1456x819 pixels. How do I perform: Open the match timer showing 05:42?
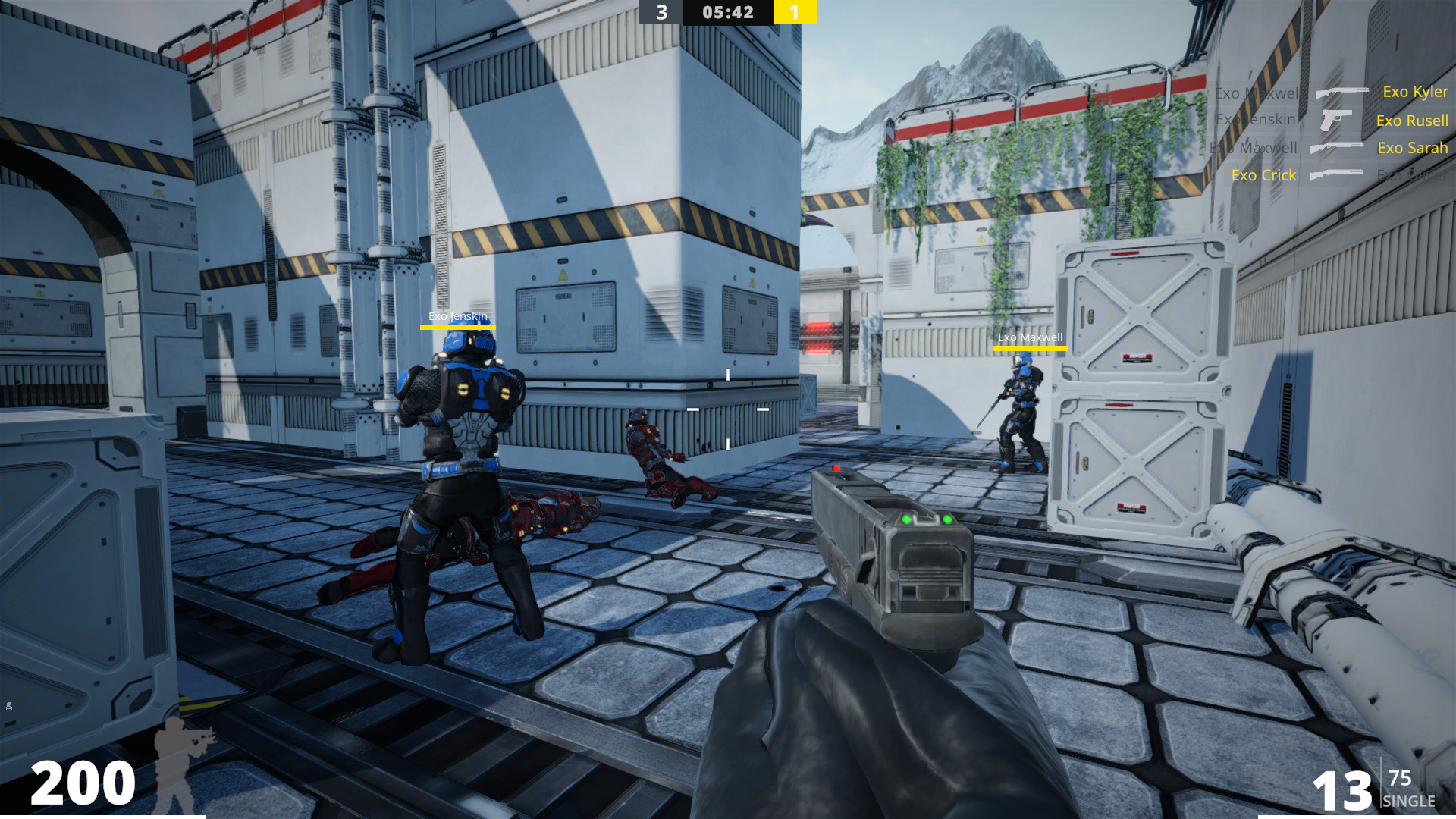(x=727, y=11)
